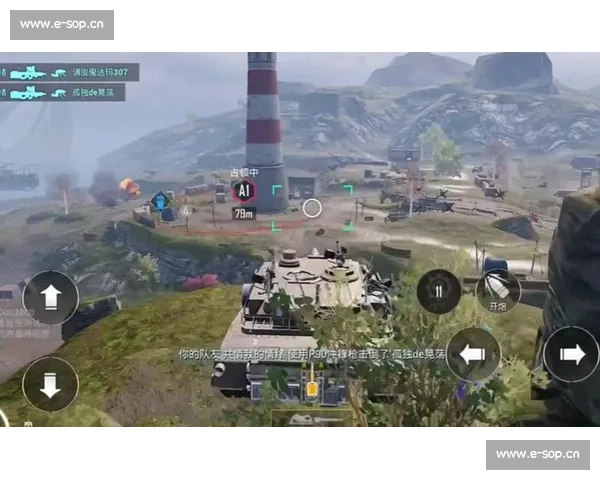The image size is (600, 480).
Task: Fire the cannon with the 开炮 button
Action: [x=498, y=290]
